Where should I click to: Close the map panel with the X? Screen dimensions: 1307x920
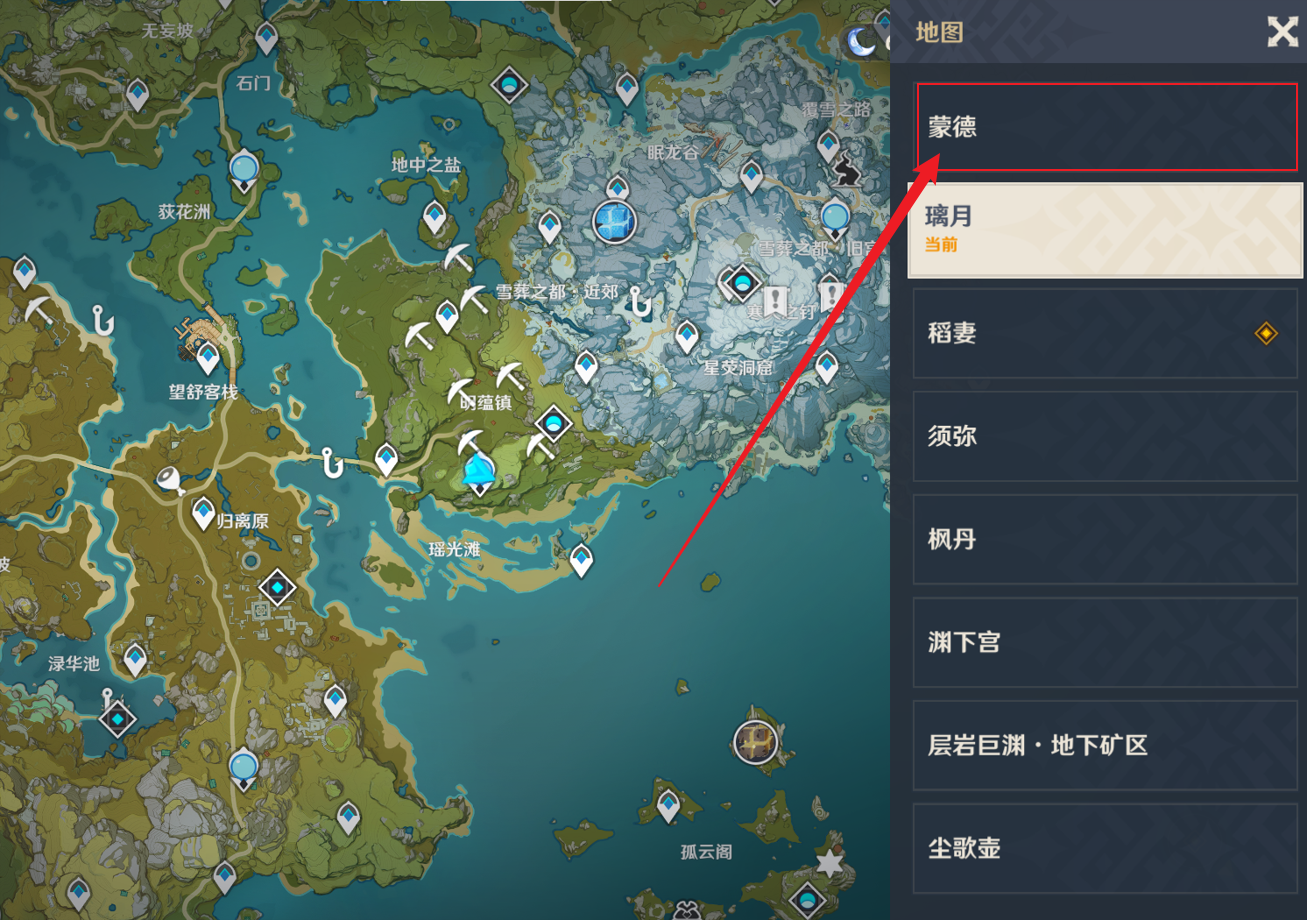(x=1282, y=32)
